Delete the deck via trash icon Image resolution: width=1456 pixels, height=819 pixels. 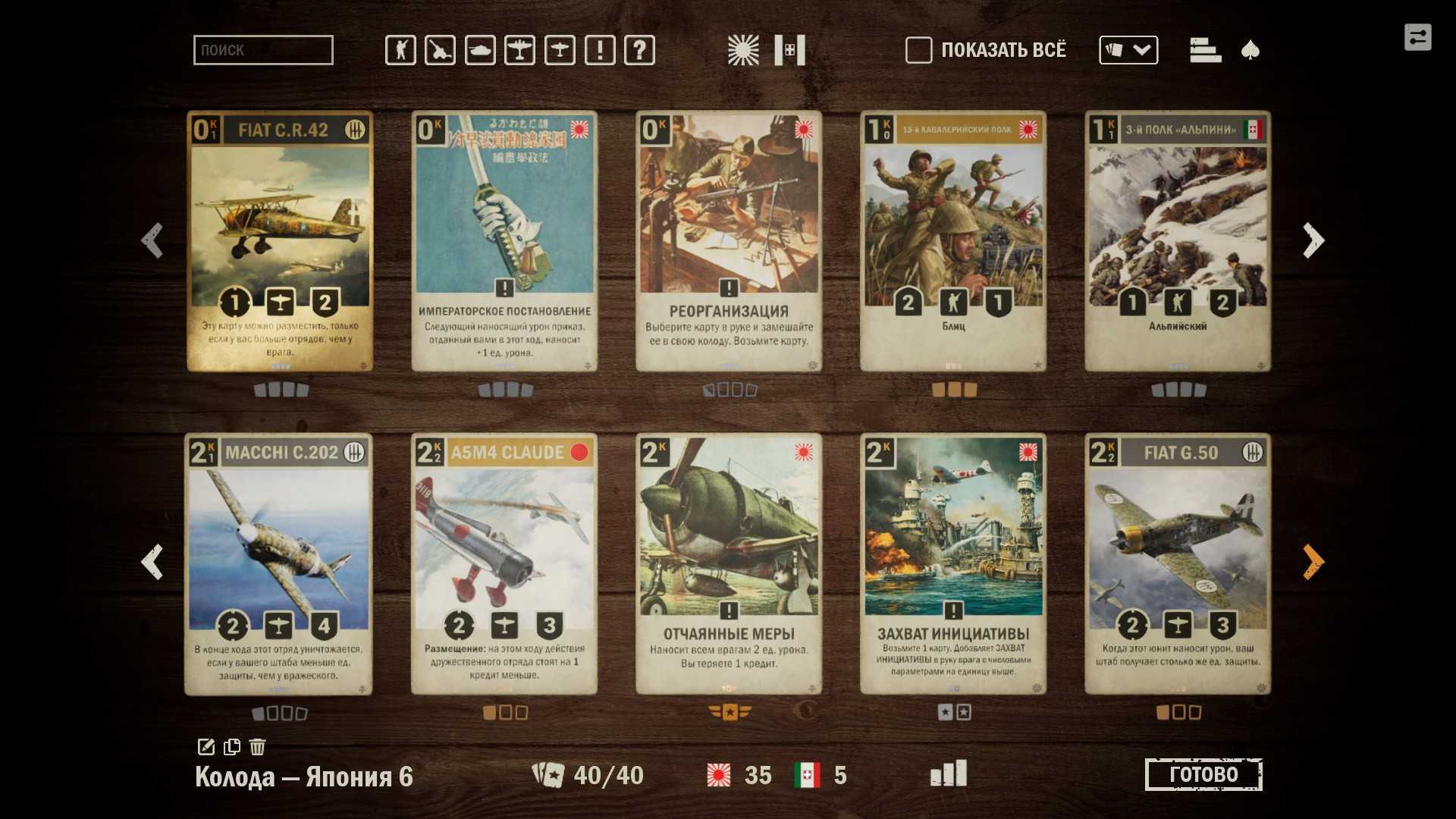click(257, 746)
